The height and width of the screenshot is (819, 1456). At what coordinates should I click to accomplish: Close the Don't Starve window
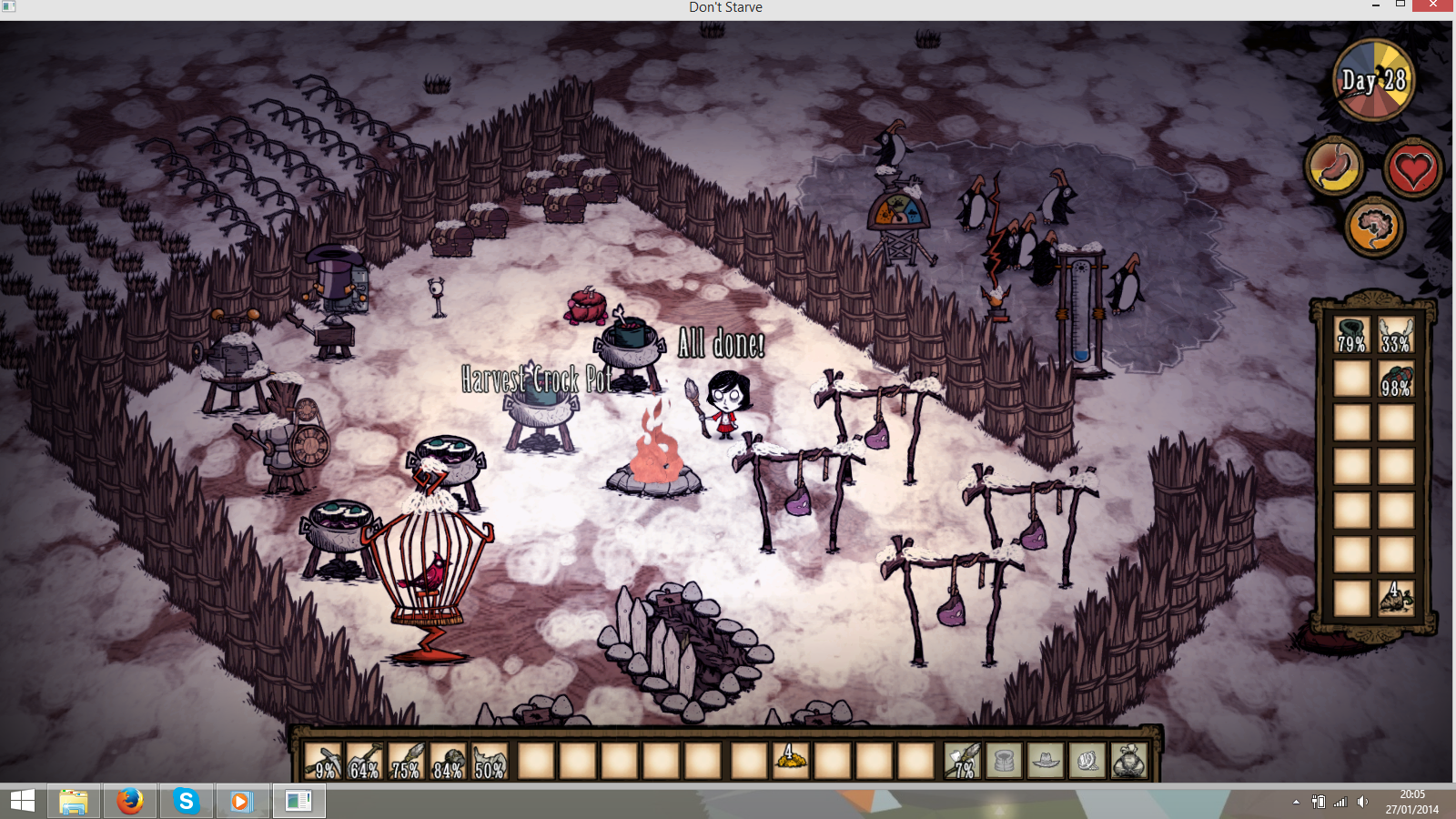coord(1433,5)
